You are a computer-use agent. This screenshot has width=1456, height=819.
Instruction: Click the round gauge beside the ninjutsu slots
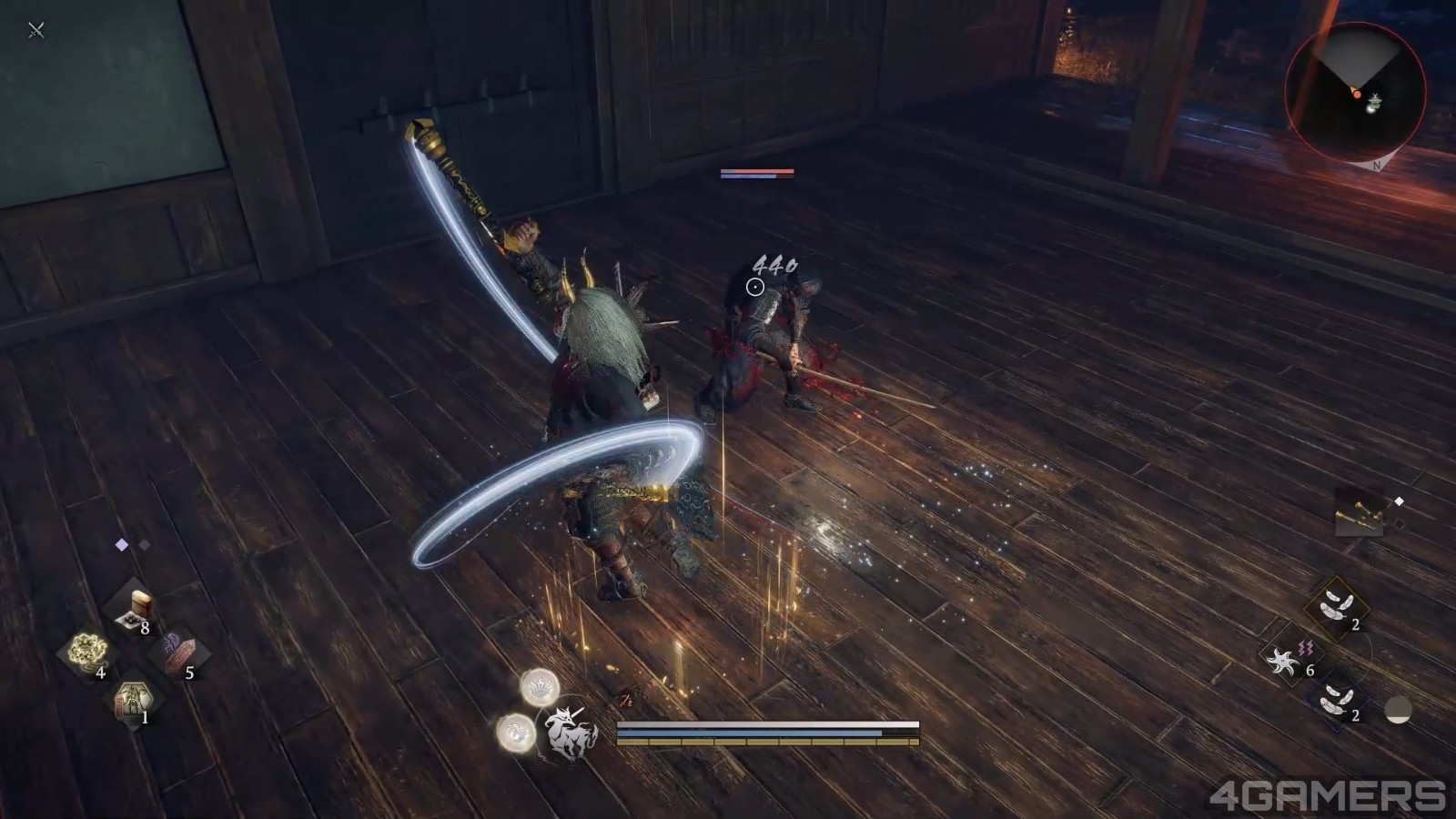(x=1398, y=710)
